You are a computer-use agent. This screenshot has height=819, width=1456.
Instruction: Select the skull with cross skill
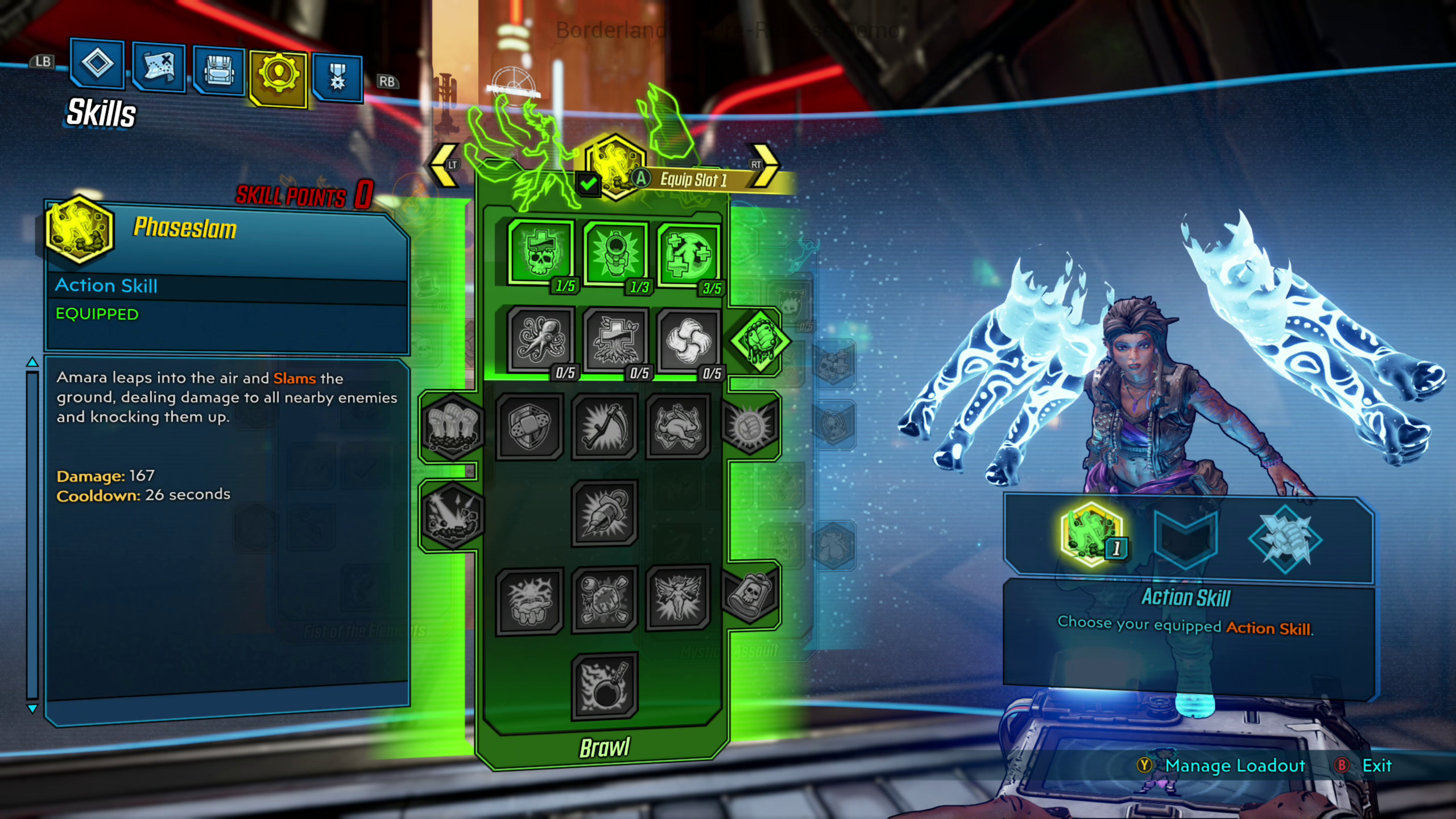pos(540,253)
